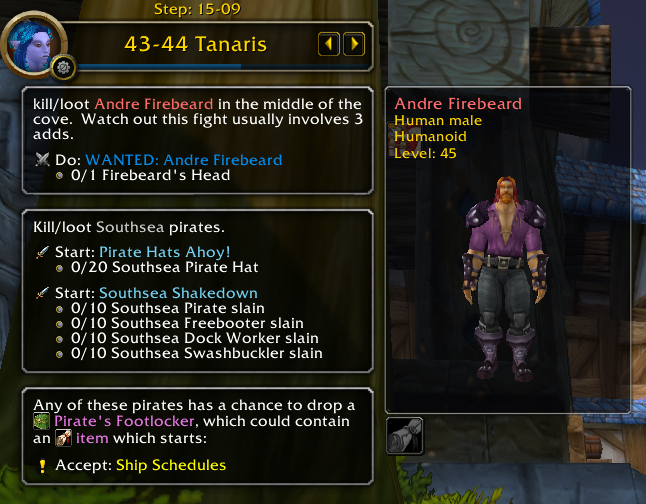This screenshot has width=646, height=504.
Task: Open guide settings via the gear icon
Action: coord(67,68)
